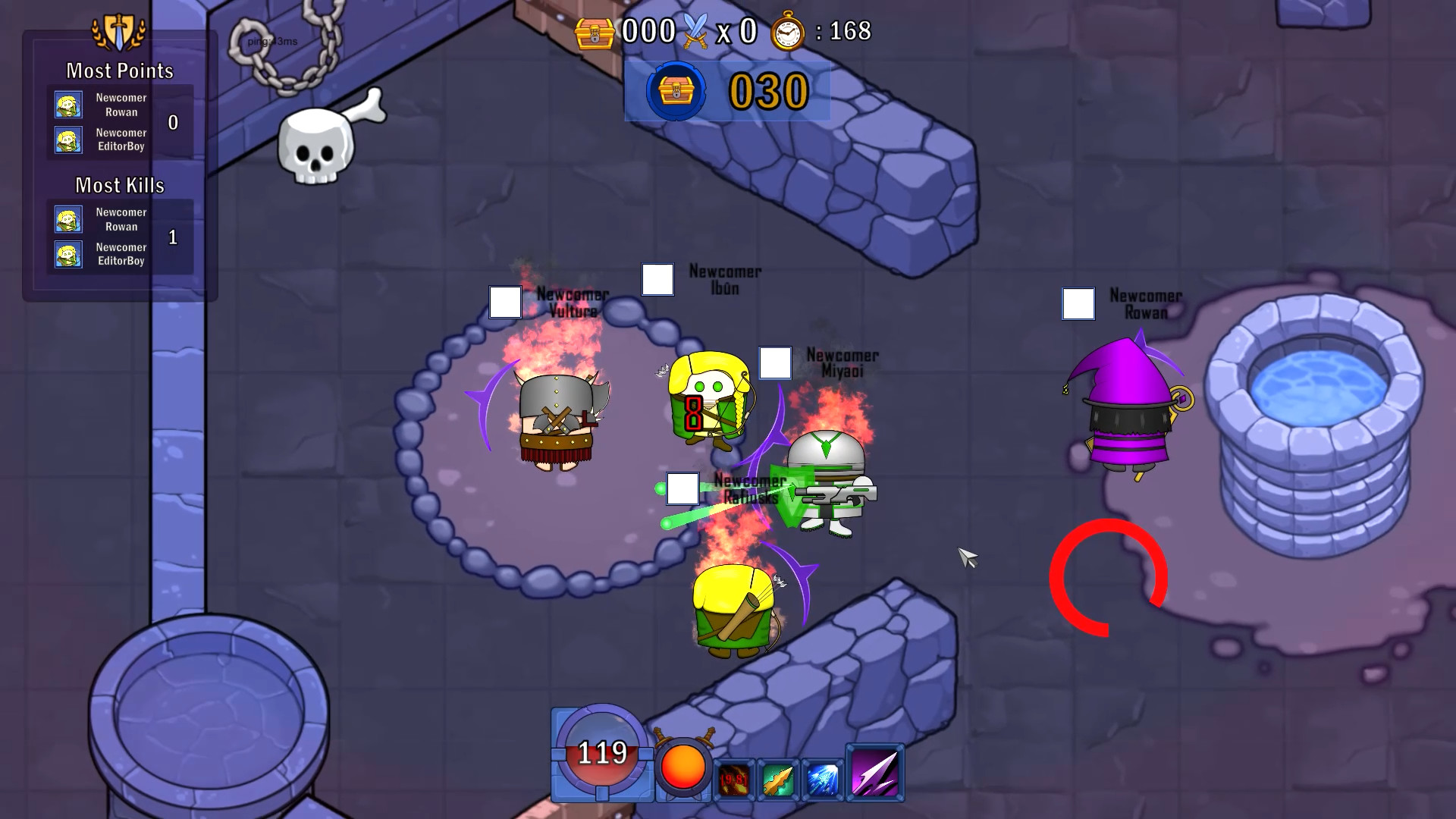The image size is (1456, 819).
Task: Toggle the checkbox beside Newcomer Vulture
Action: 504,303
